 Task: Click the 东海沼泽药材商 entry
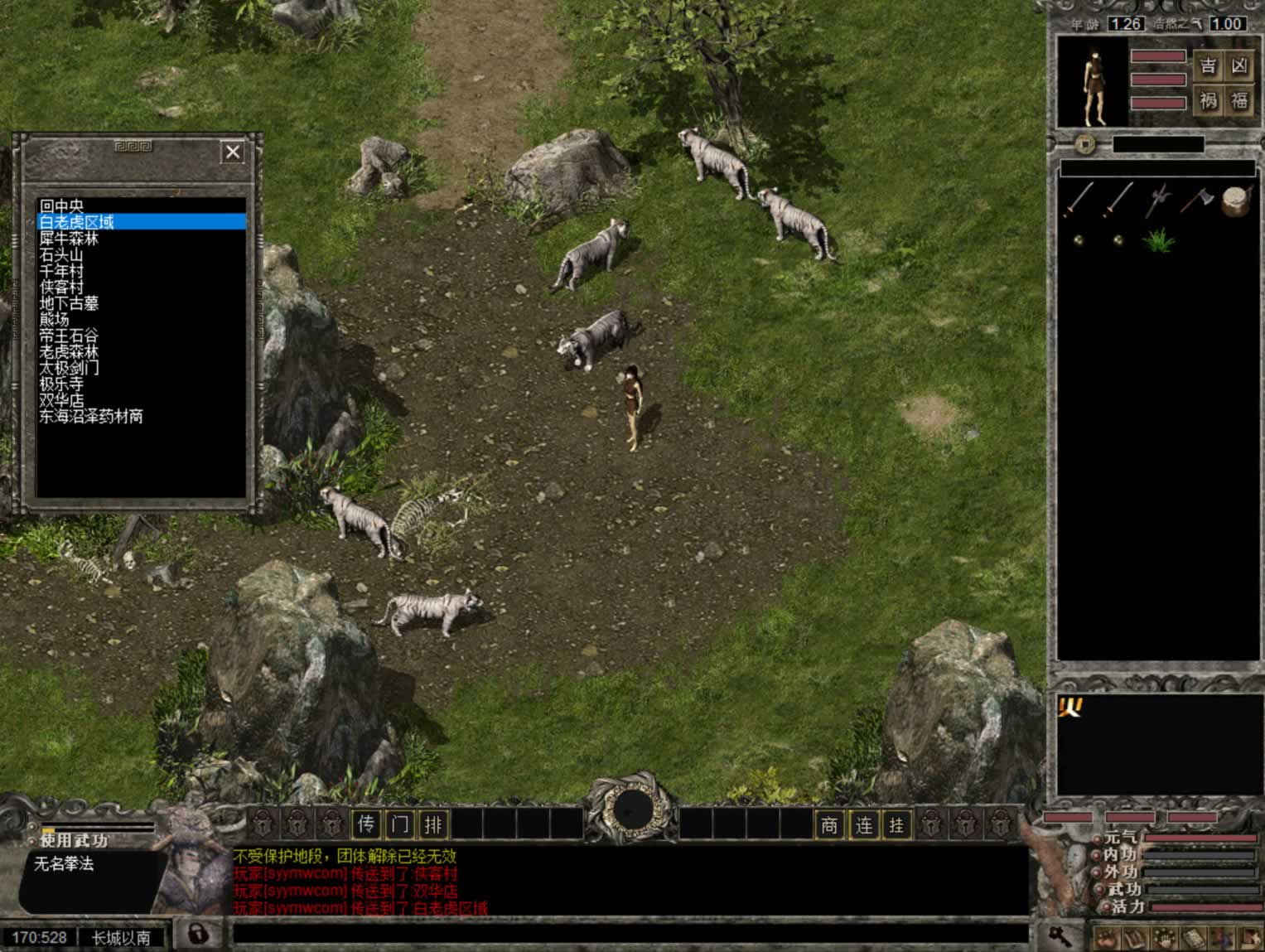pos(91,417)
